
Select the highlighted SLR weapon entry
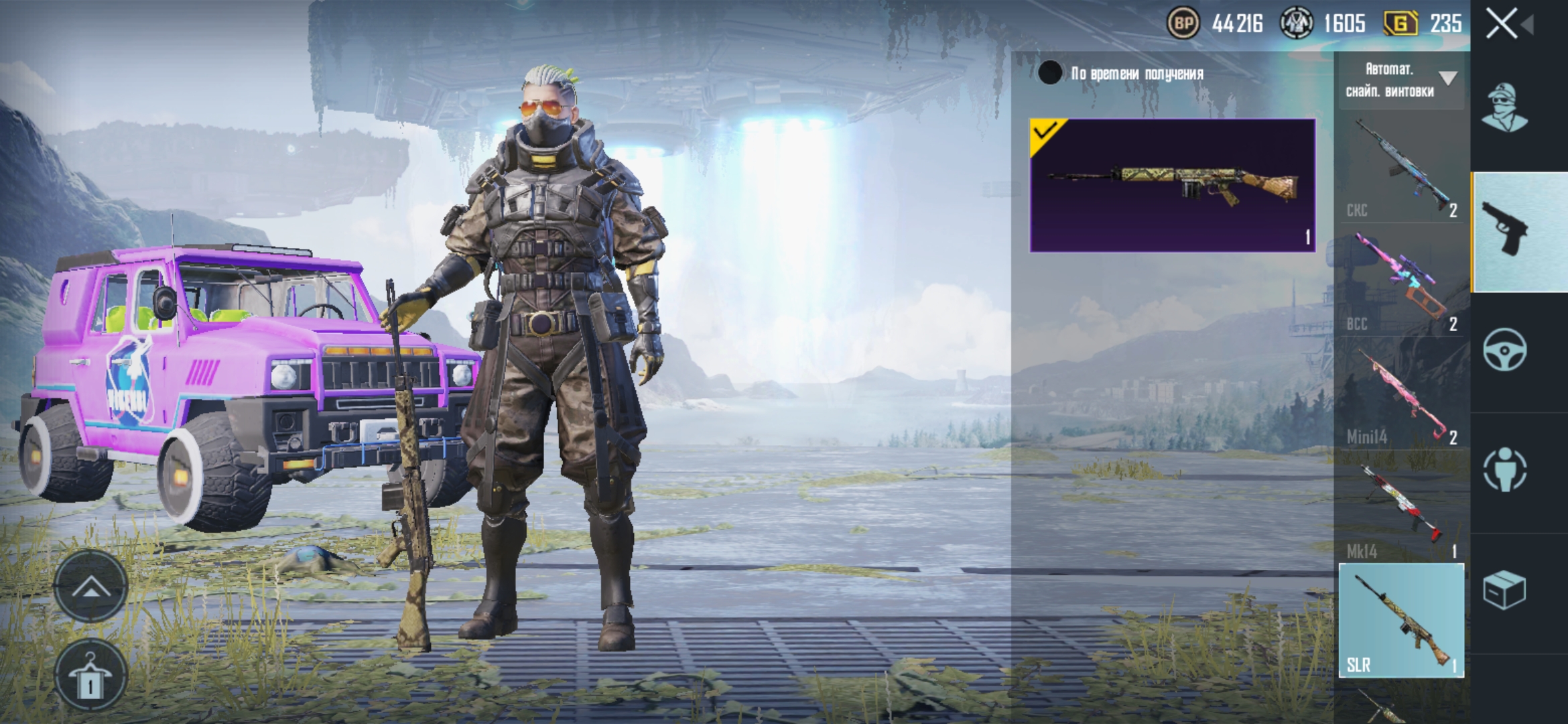pyautogui.click(x=1400, y=620)
